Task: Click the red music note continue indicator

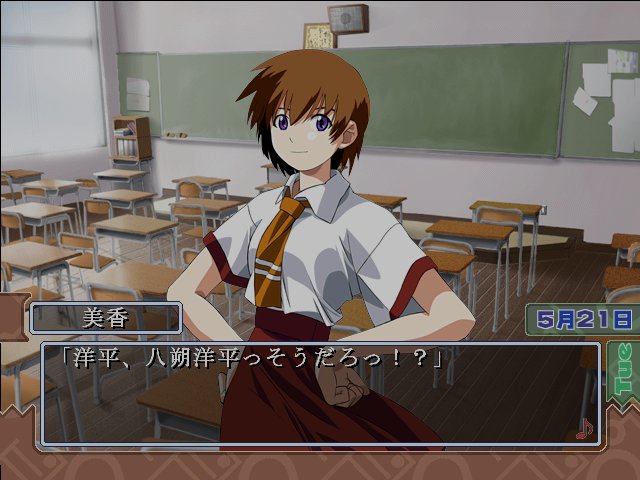Action: pyautogui.click(x=585, y=428)
